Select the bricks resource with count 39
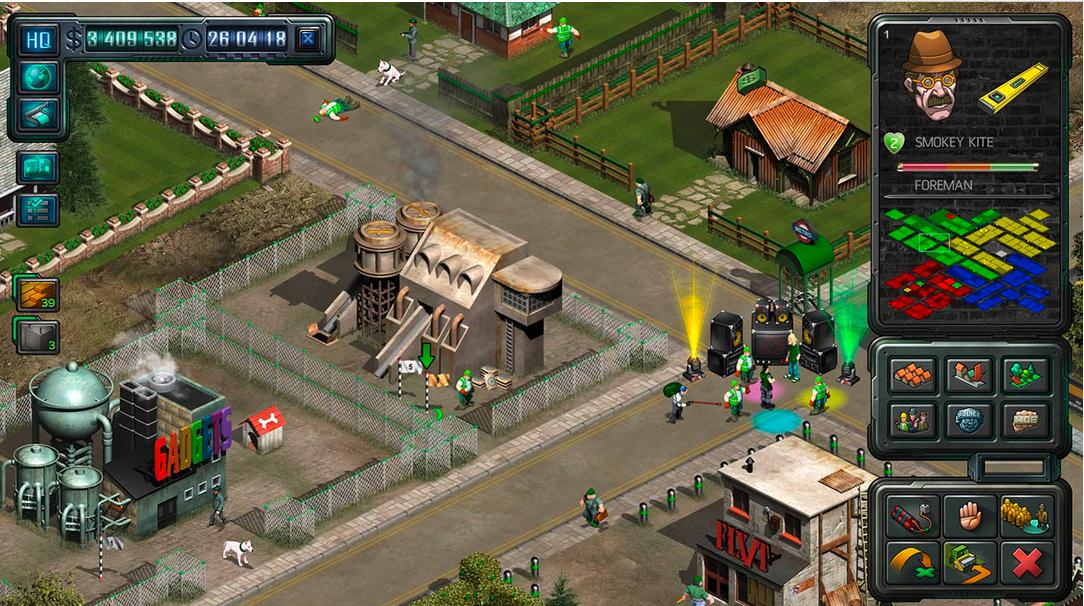This screenshot has height=606, width=1084. tap(37, 294)
